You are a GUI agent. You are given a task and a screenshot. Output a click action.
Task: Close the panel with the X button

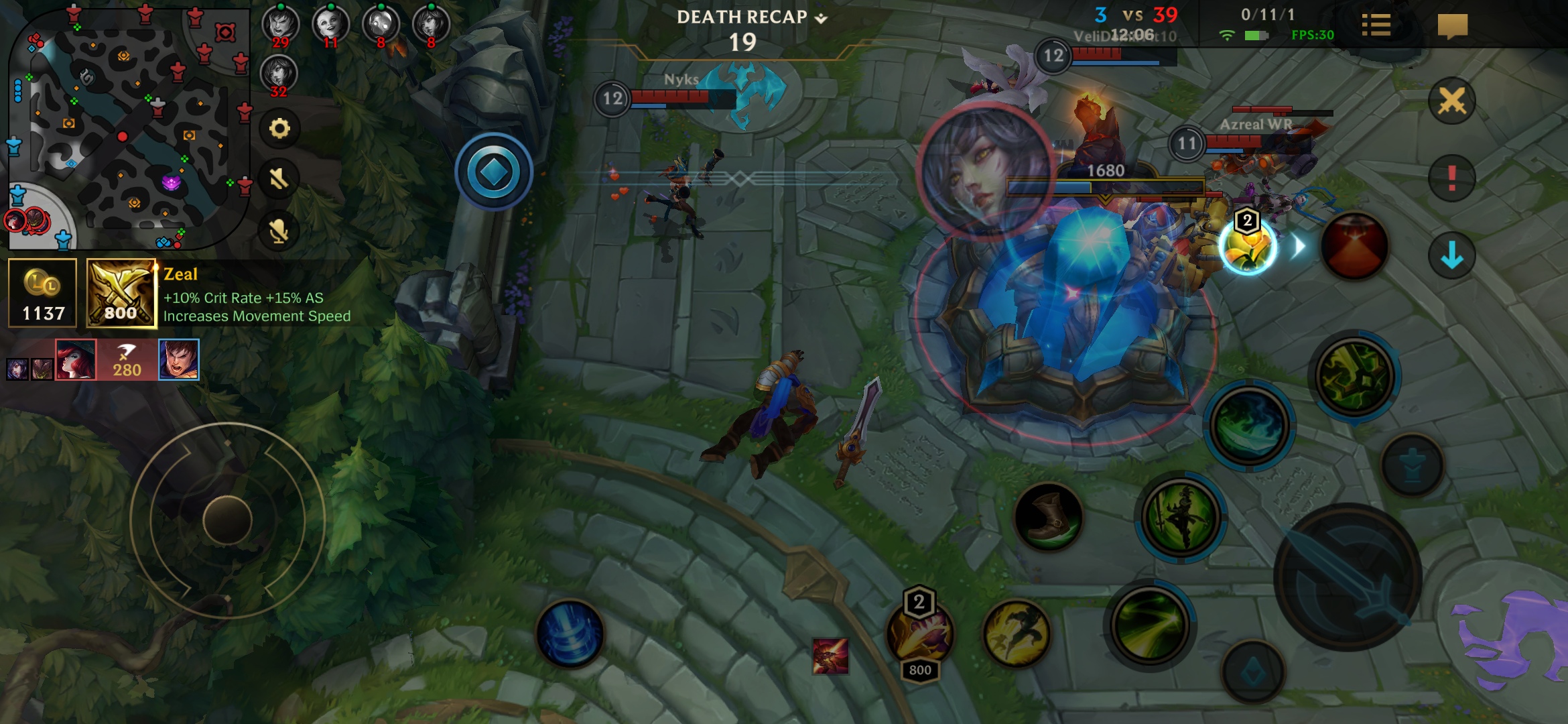click(x=1451, y=102)
